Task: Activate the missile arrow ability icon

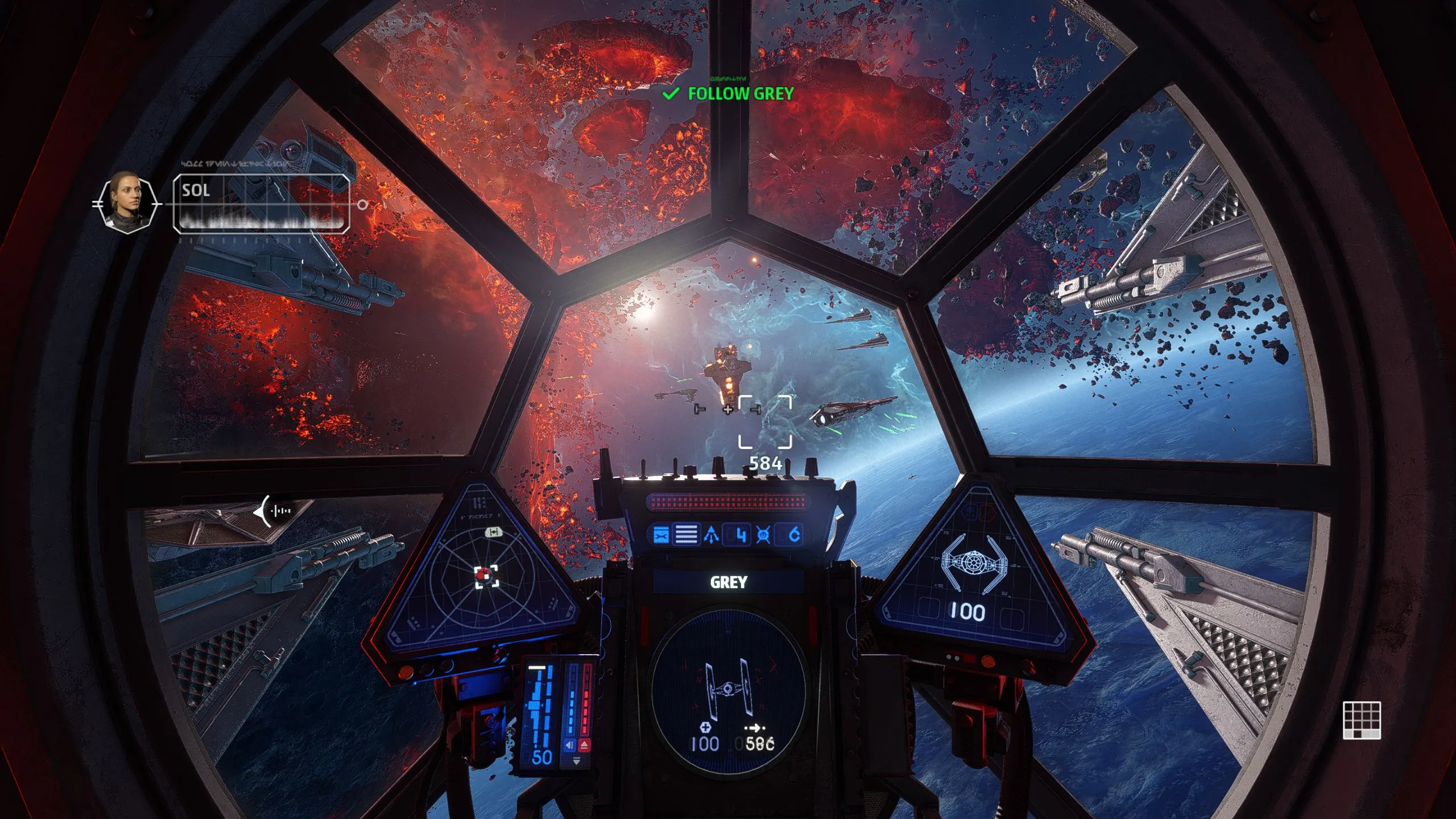Action: [712, 535]
